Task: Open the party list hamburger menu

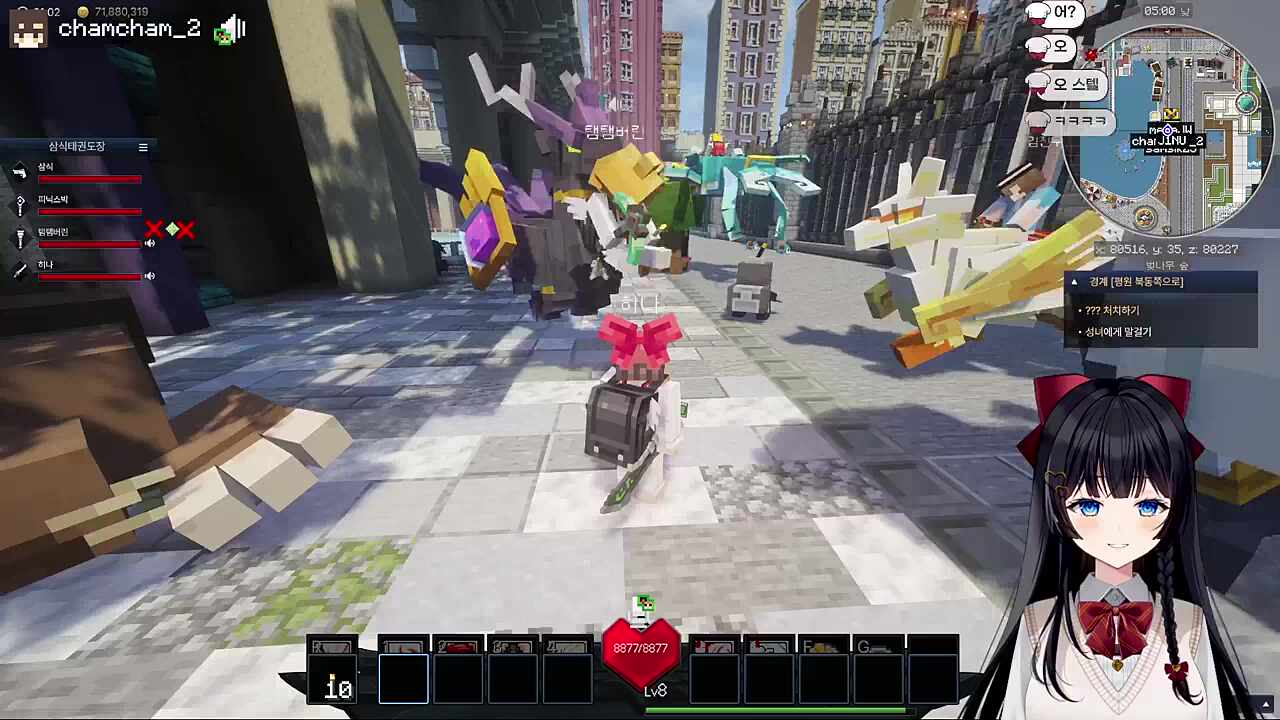Action: tap(143, 147)
